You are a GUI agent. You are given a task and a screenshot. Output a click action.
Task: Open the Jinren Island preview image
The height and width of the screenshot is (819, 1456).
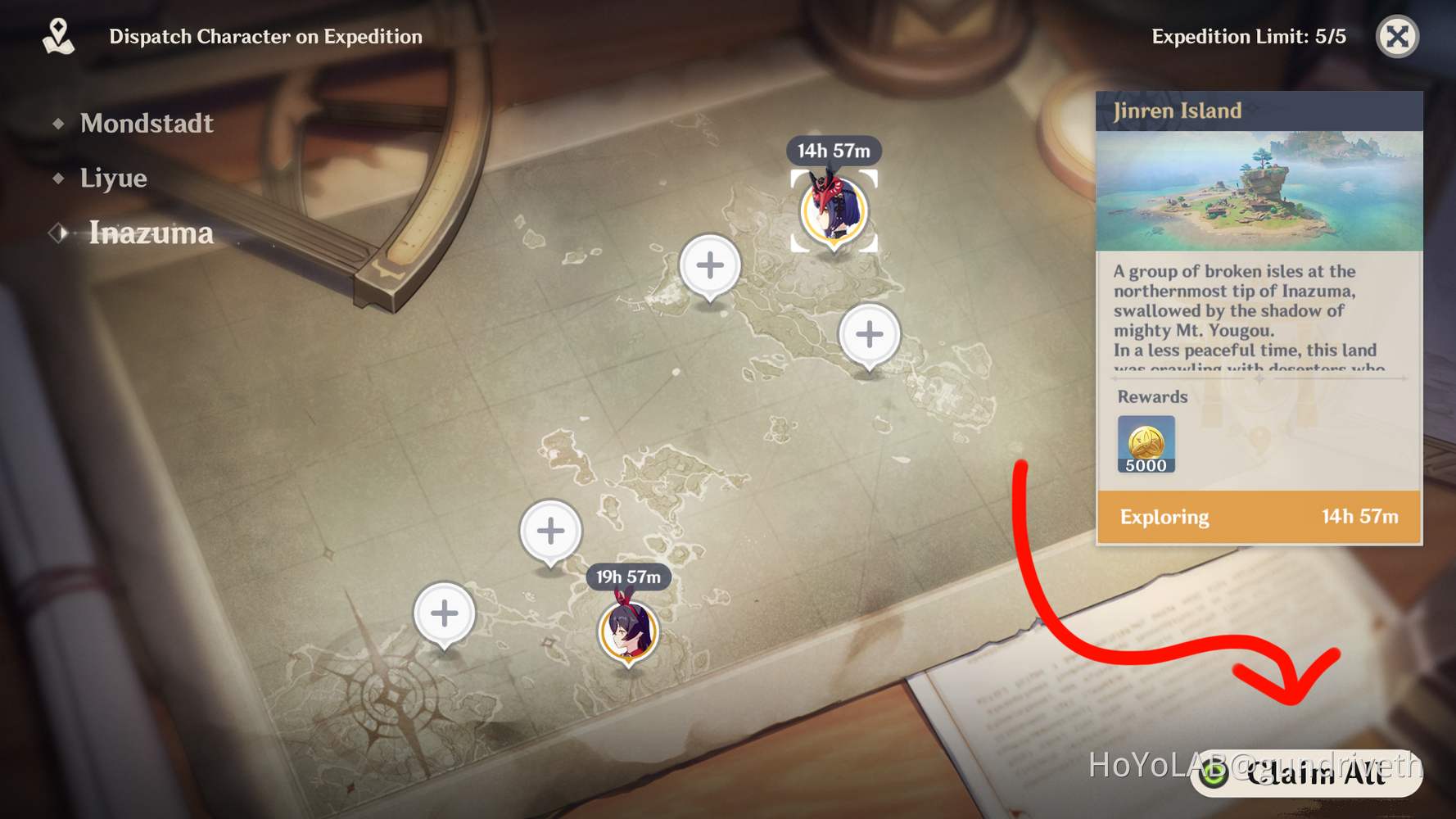tap(1259, 188)
